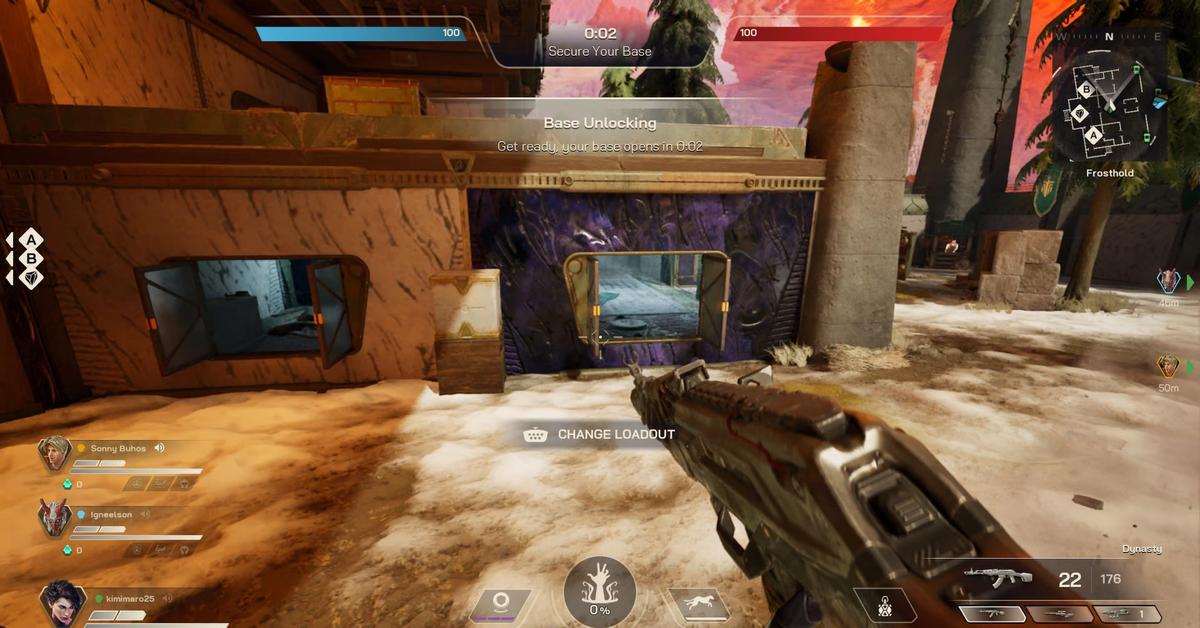Select the grenade ordnance slot

[x=885, y=604]
